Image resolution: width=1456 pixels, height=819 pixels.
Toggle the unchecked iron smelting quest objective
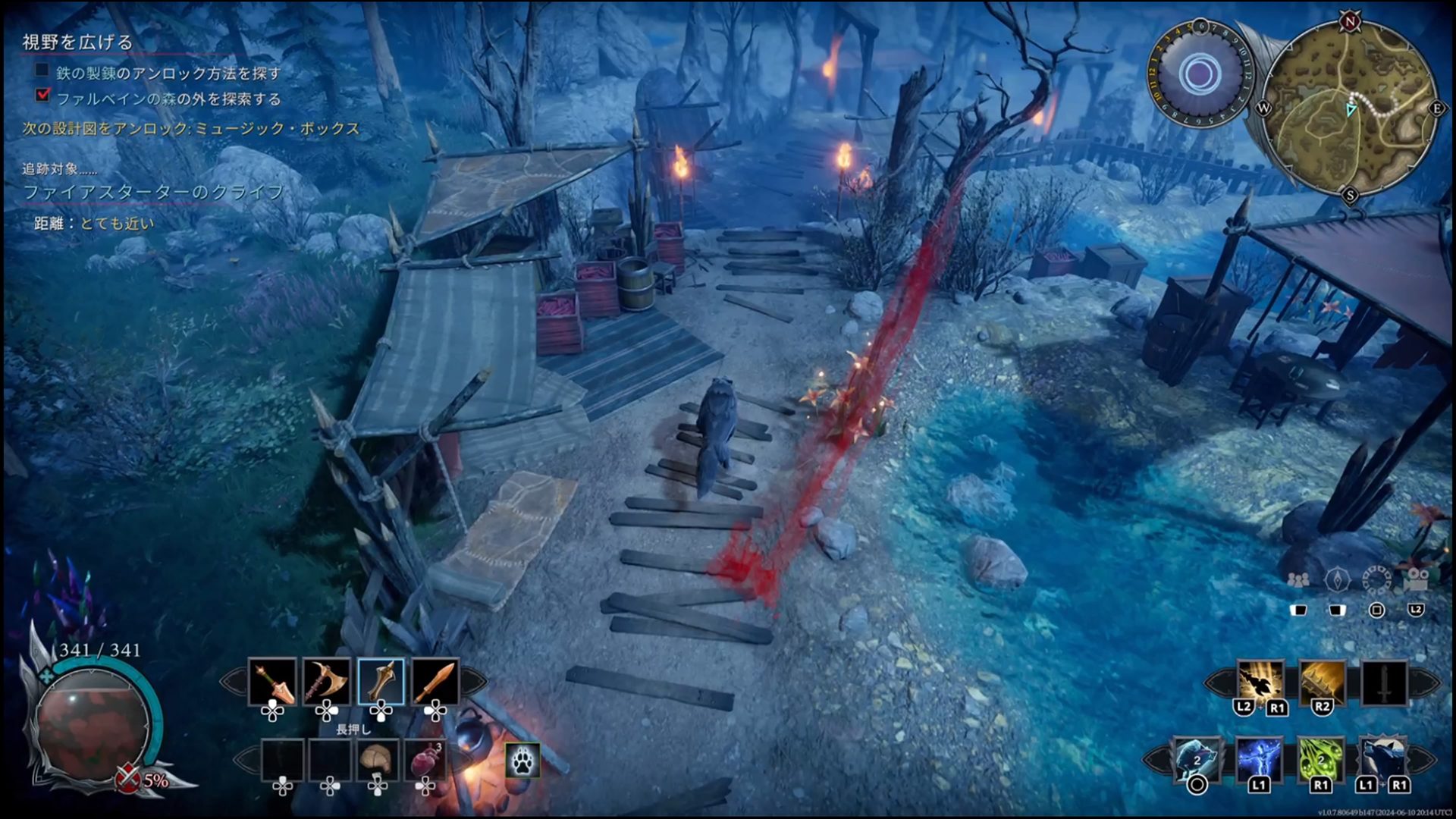click(42, 71)
